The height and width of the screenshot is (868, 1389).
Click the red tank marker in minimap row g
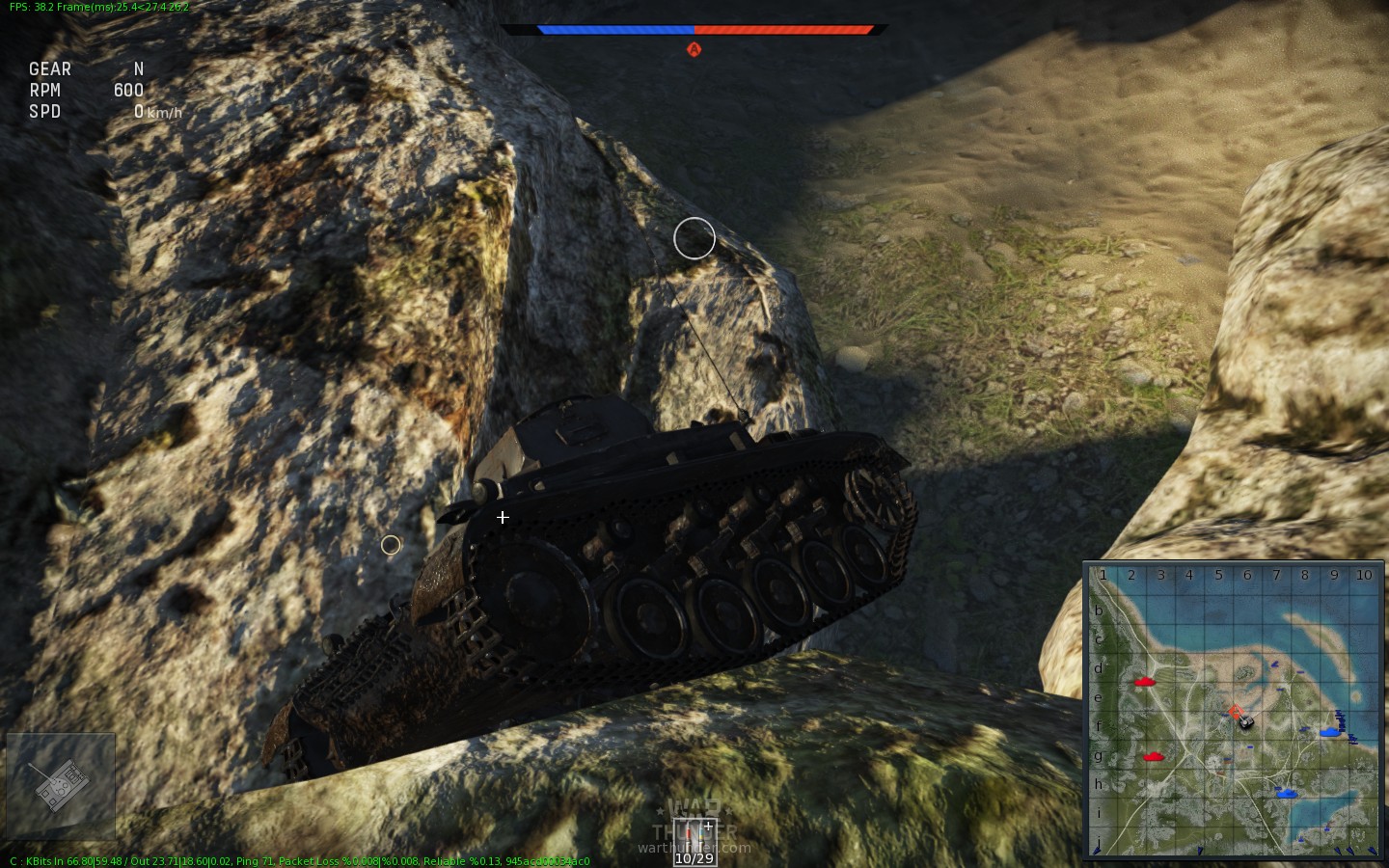click(x=1152, y=757)
